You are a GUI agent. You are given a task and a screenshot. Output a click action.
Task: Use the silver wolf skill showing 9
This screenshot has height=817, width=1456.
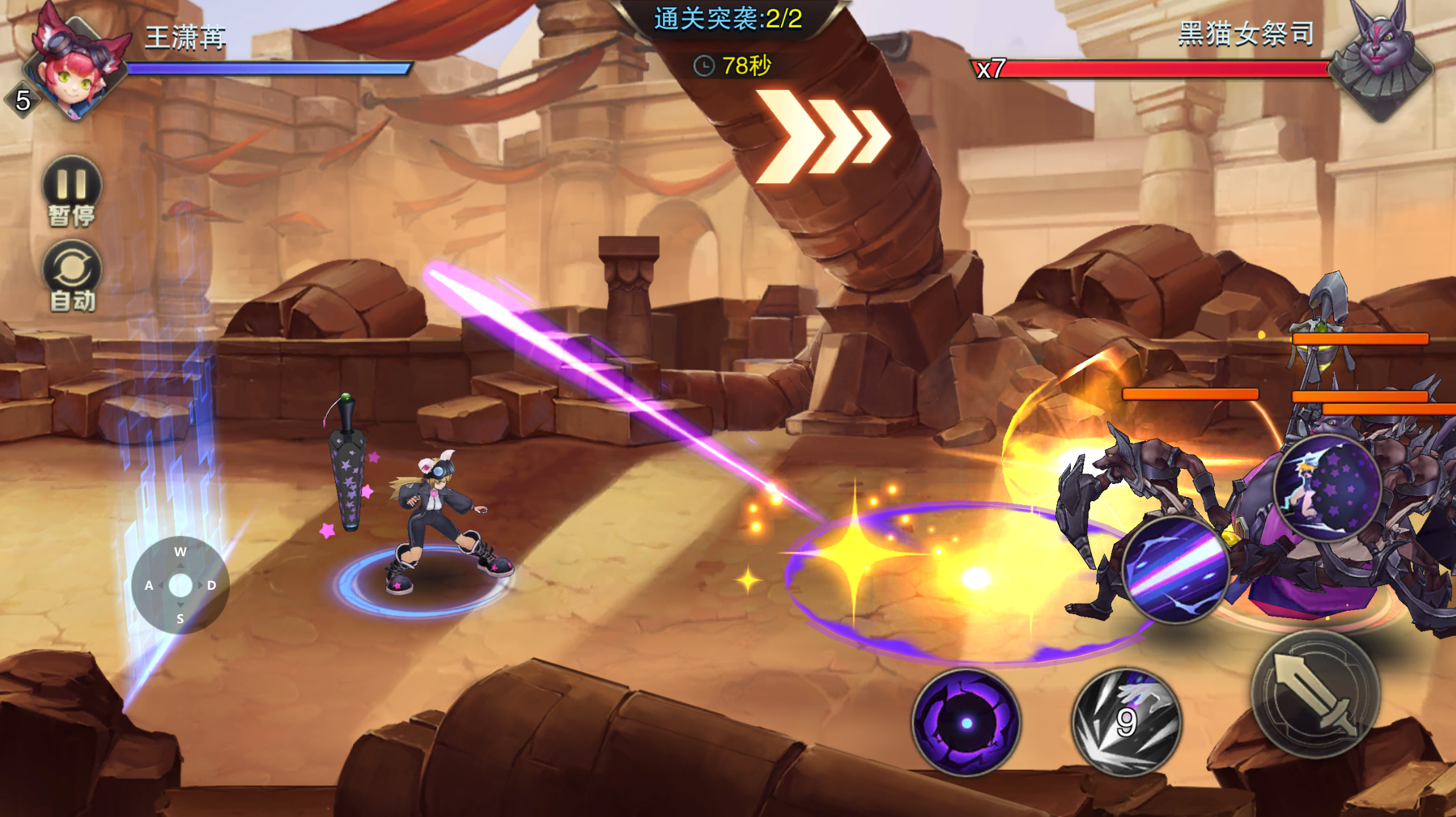(1126, 722)
